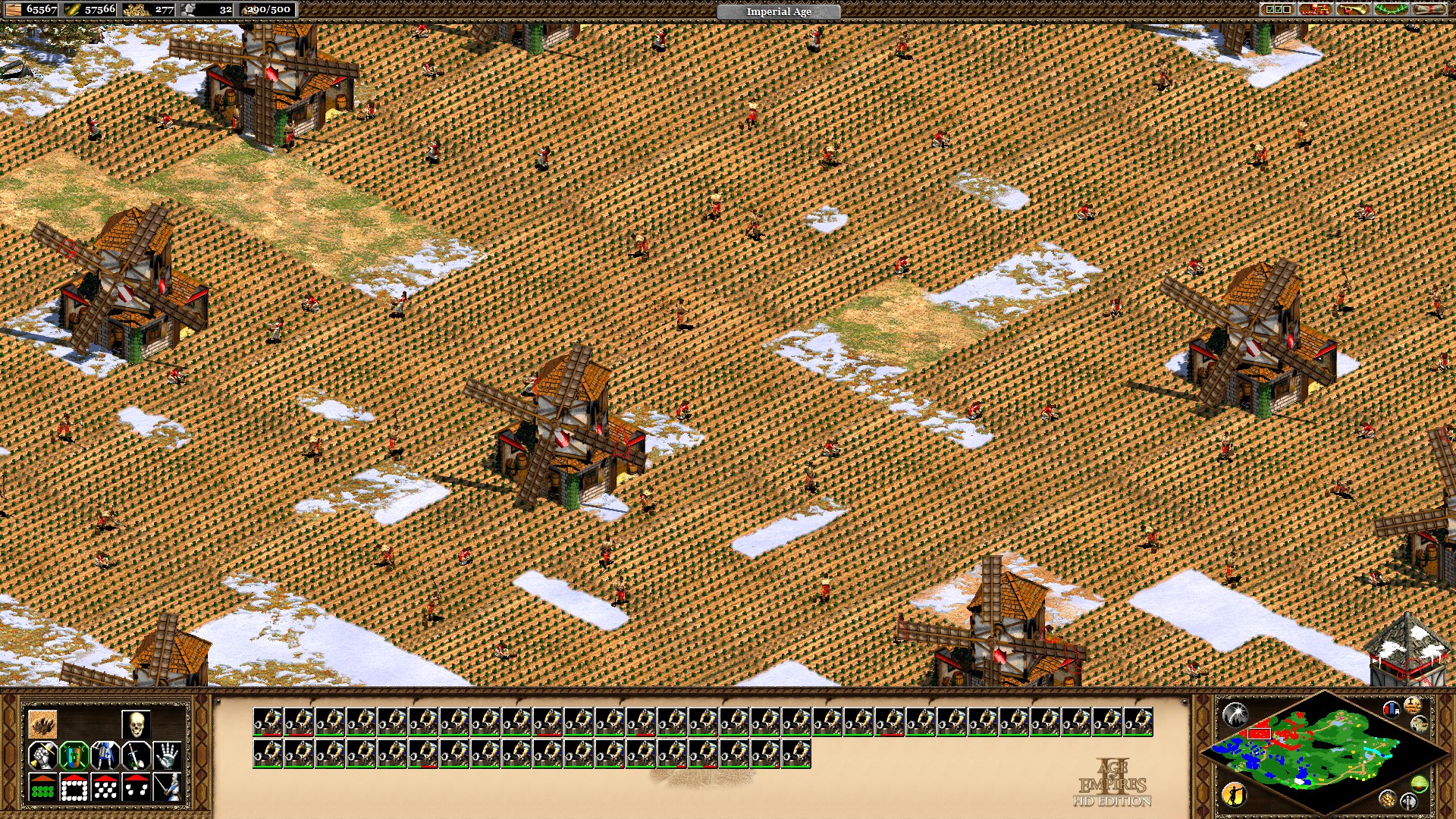
Task: Open the game Menu scroll icon
Action: 1428,10
